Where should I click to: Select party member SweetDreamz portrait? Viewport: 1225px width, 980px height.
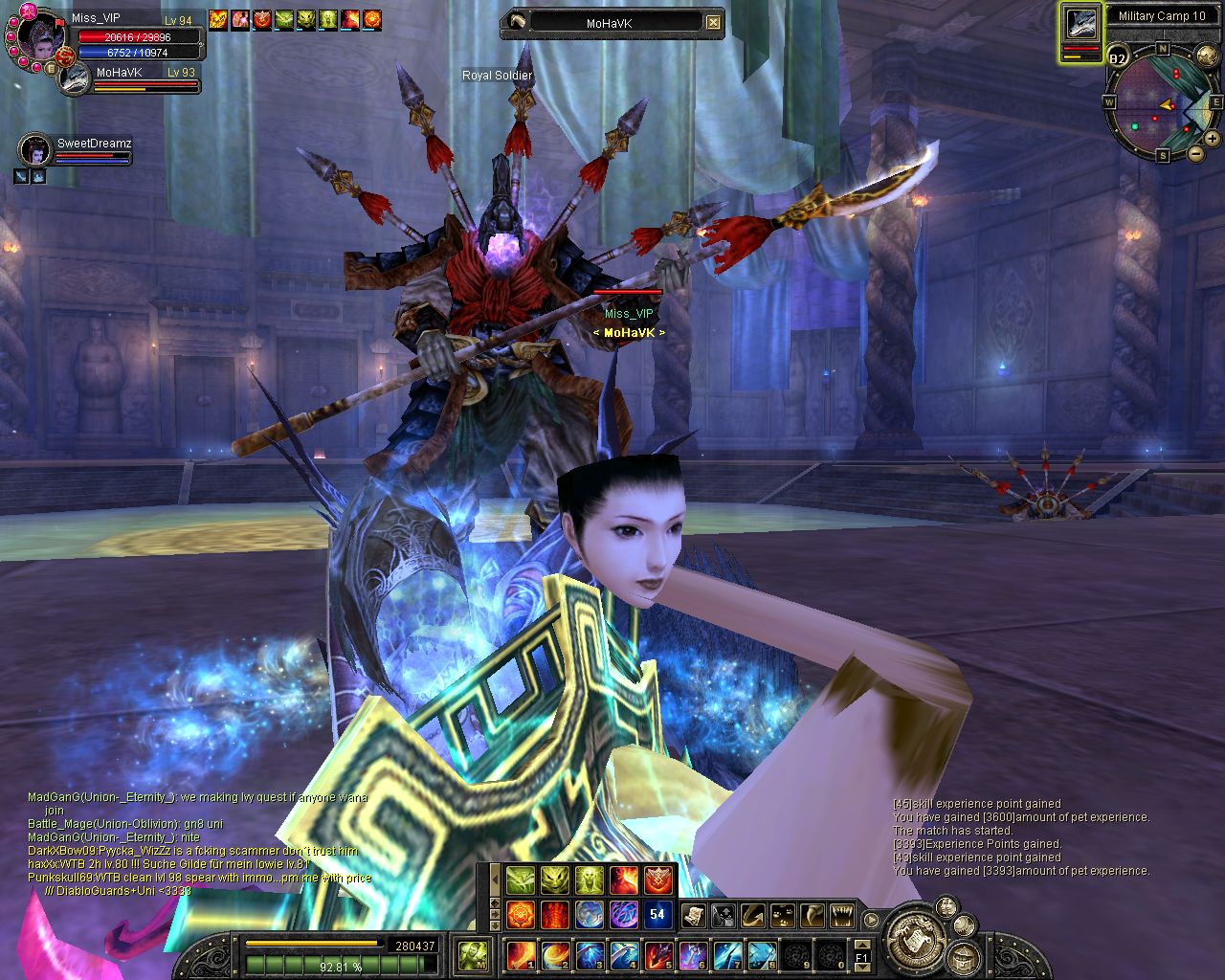click(35, 150)
